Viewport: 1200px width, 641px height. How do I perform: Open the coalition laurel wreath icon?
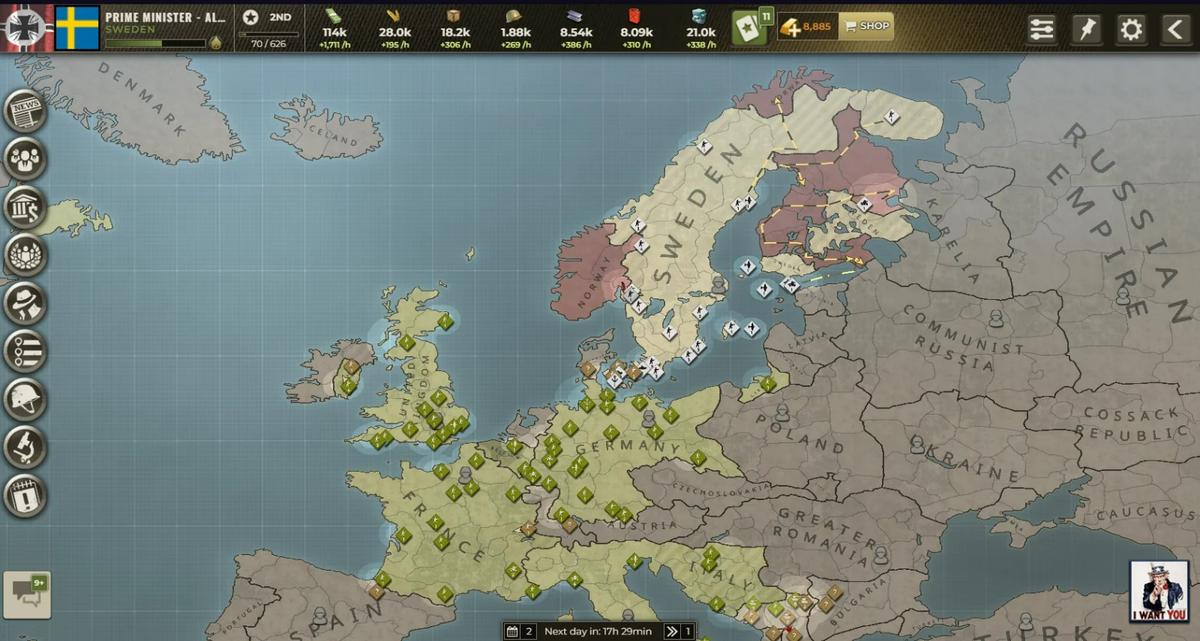25,255
